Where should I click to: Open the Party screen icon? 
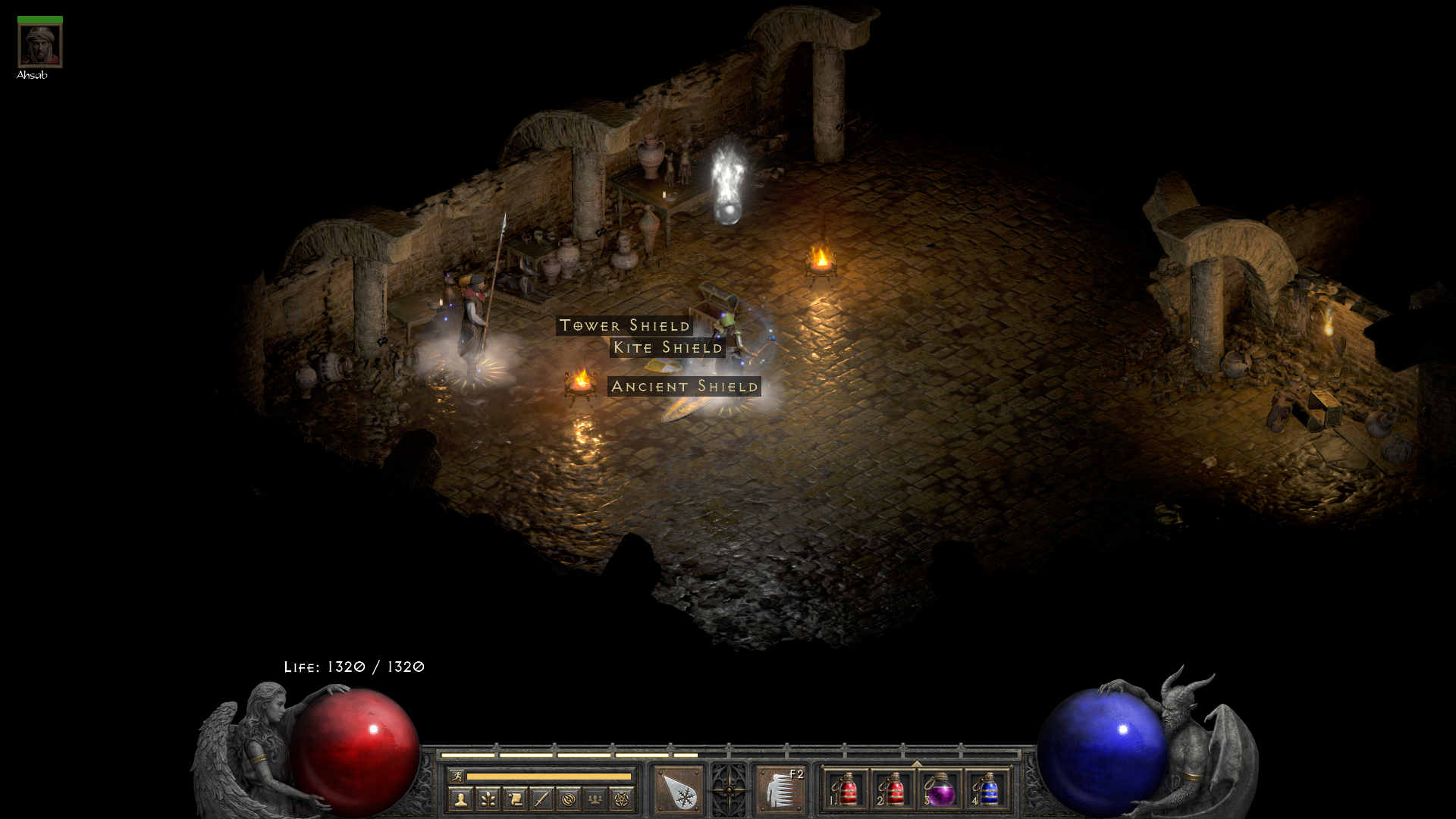(x=595, y=798)
